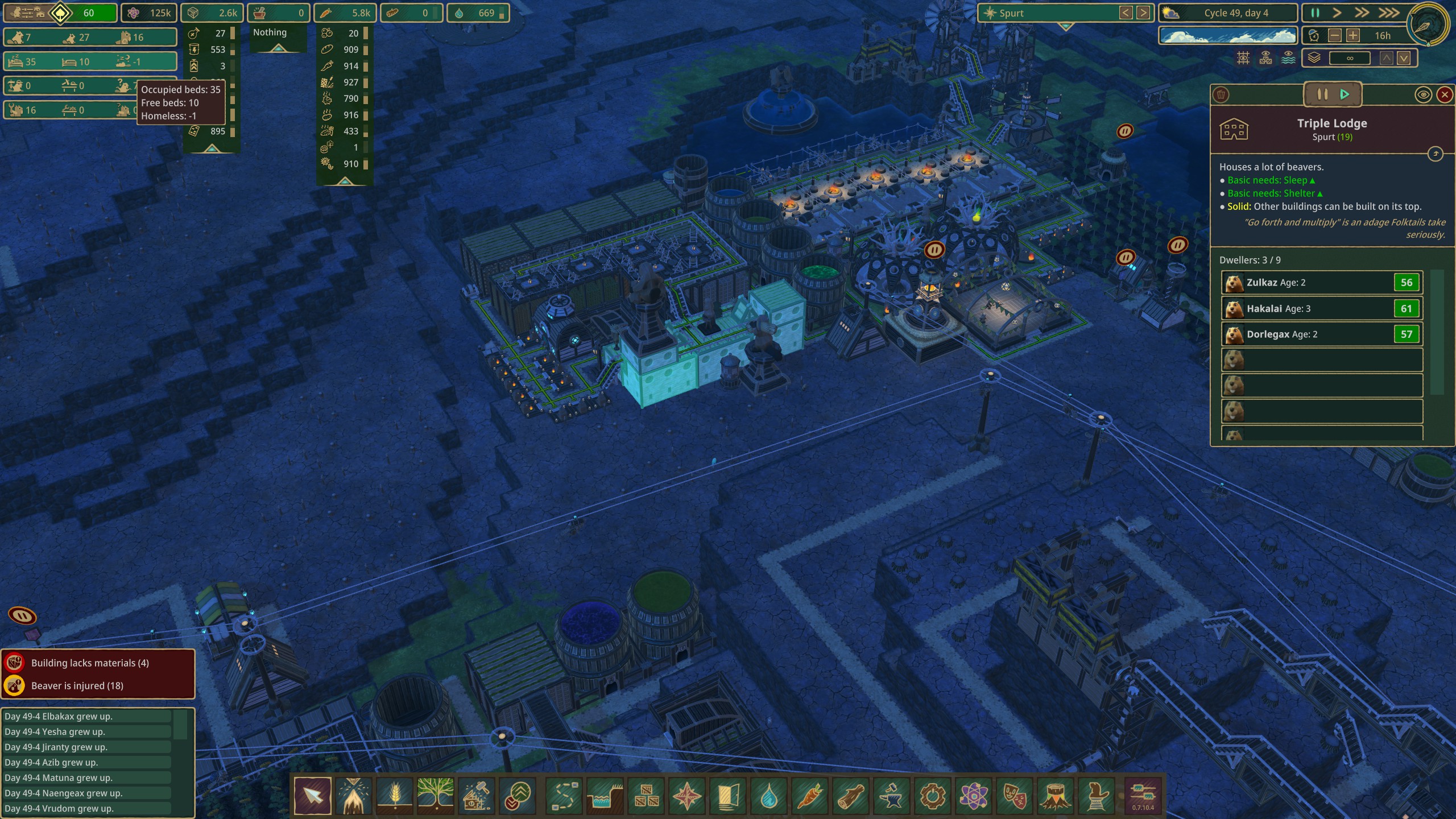Screen dimensions: 1456x819
Task: Collapse the Nothing hauling panel
Action: tap(278, 49)
